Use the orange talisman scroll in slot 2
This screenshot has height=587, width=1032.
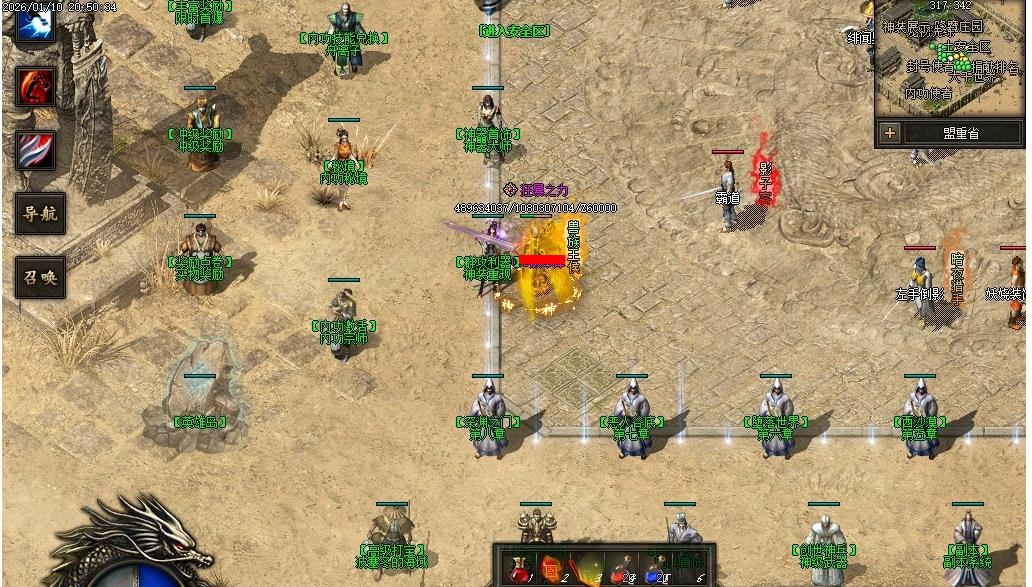click(x=551, y=569)
